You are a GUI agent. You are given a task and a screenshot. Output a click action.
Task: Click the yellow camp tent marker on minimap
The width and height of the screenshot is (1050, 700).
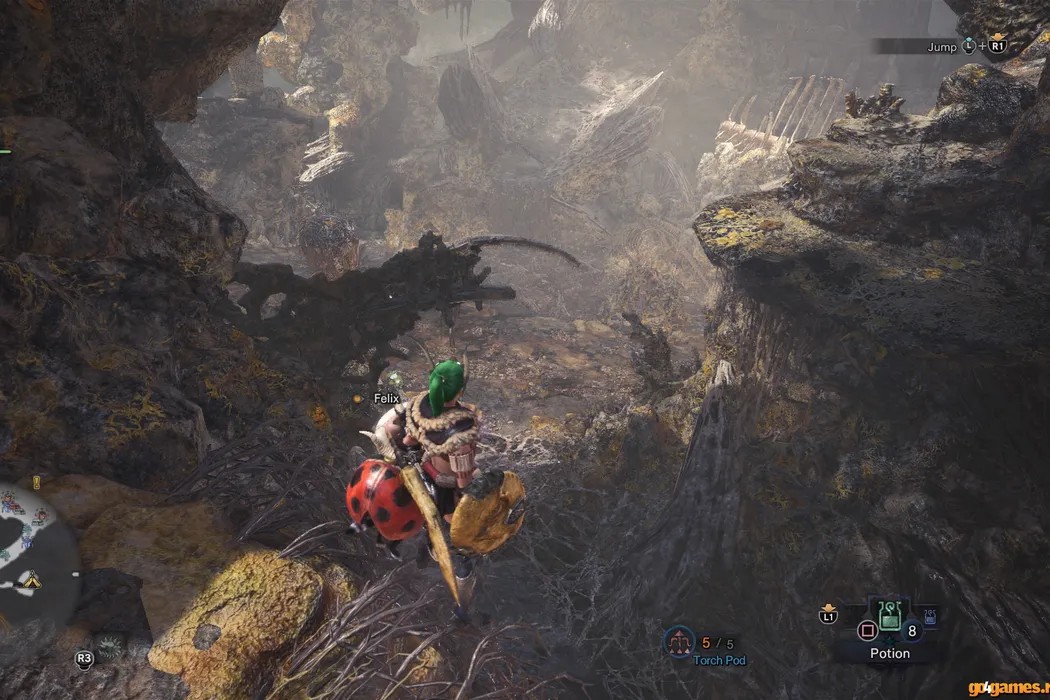(32, 578)
